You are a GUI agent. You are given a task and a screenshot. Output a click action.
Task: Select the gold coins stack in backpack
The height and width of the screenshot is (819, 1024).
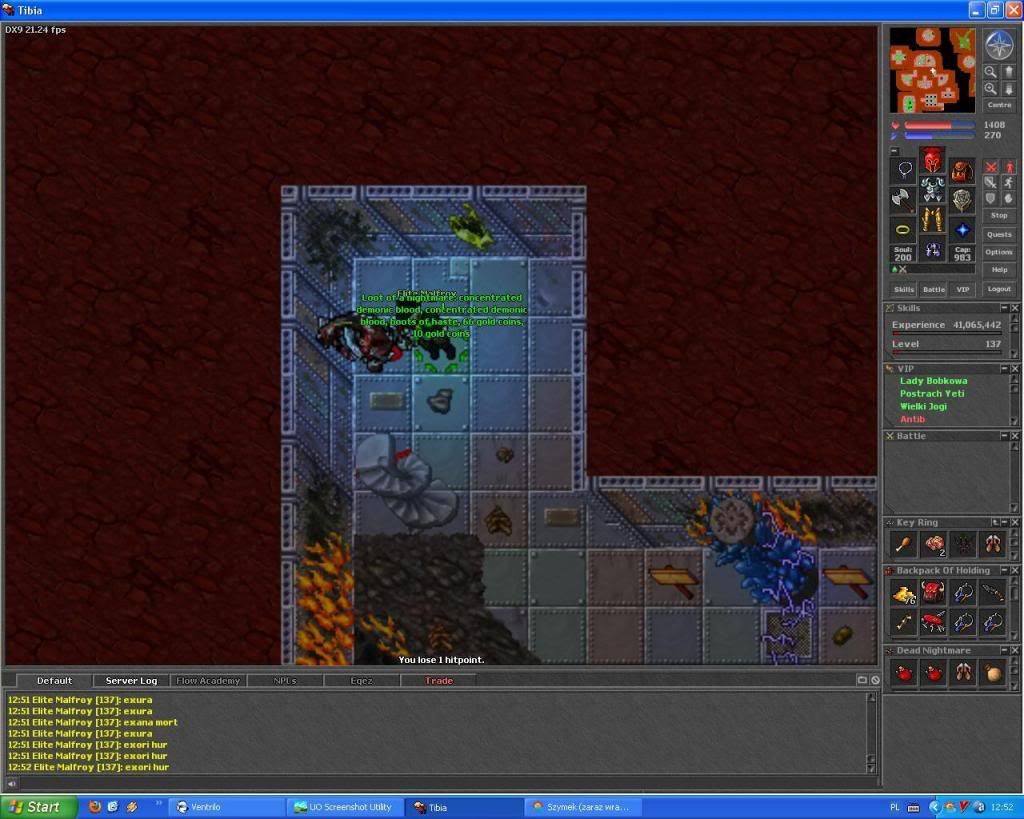(x=904, y=594)
